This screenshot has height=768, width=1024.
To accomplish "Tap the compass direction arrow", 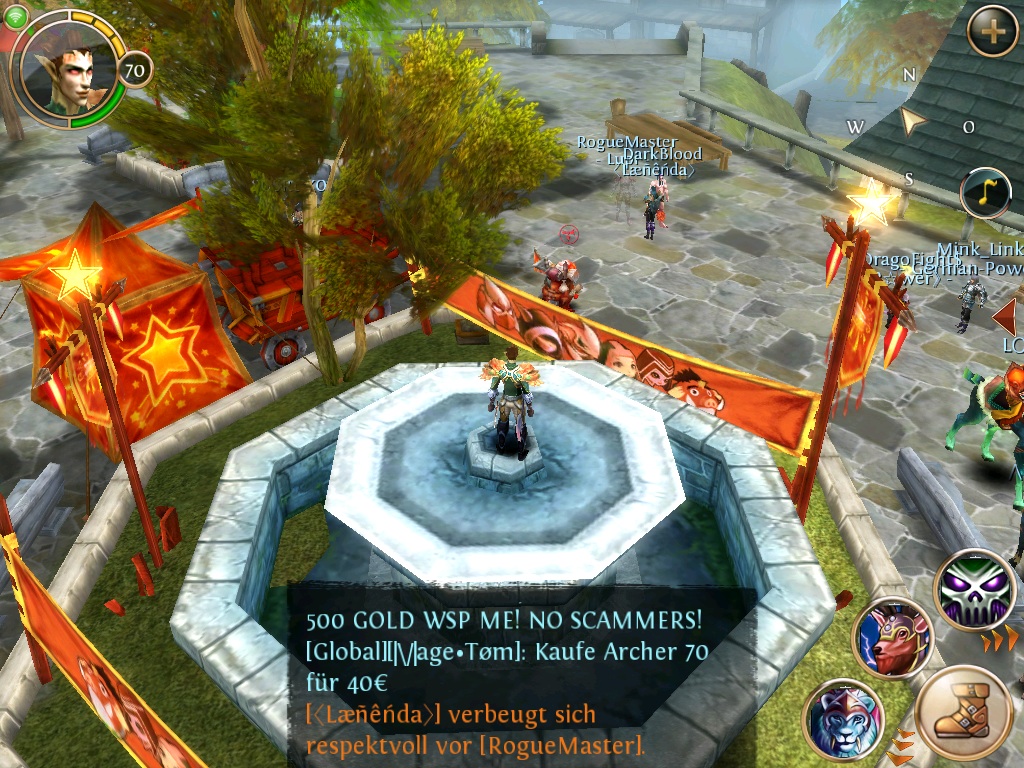I will point(912,122).
